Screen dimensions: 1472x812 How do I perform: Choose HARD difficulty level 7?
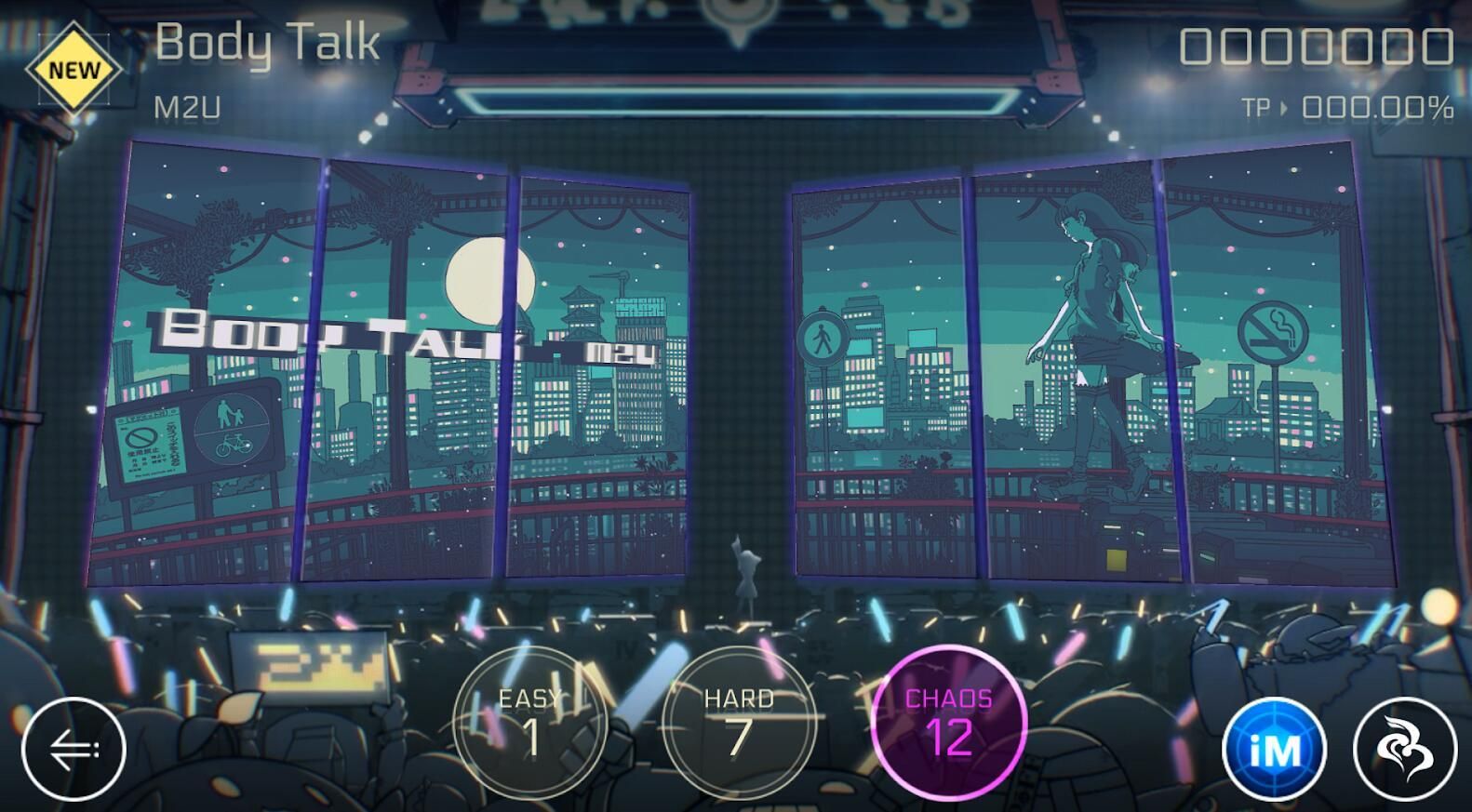point(739,724)
